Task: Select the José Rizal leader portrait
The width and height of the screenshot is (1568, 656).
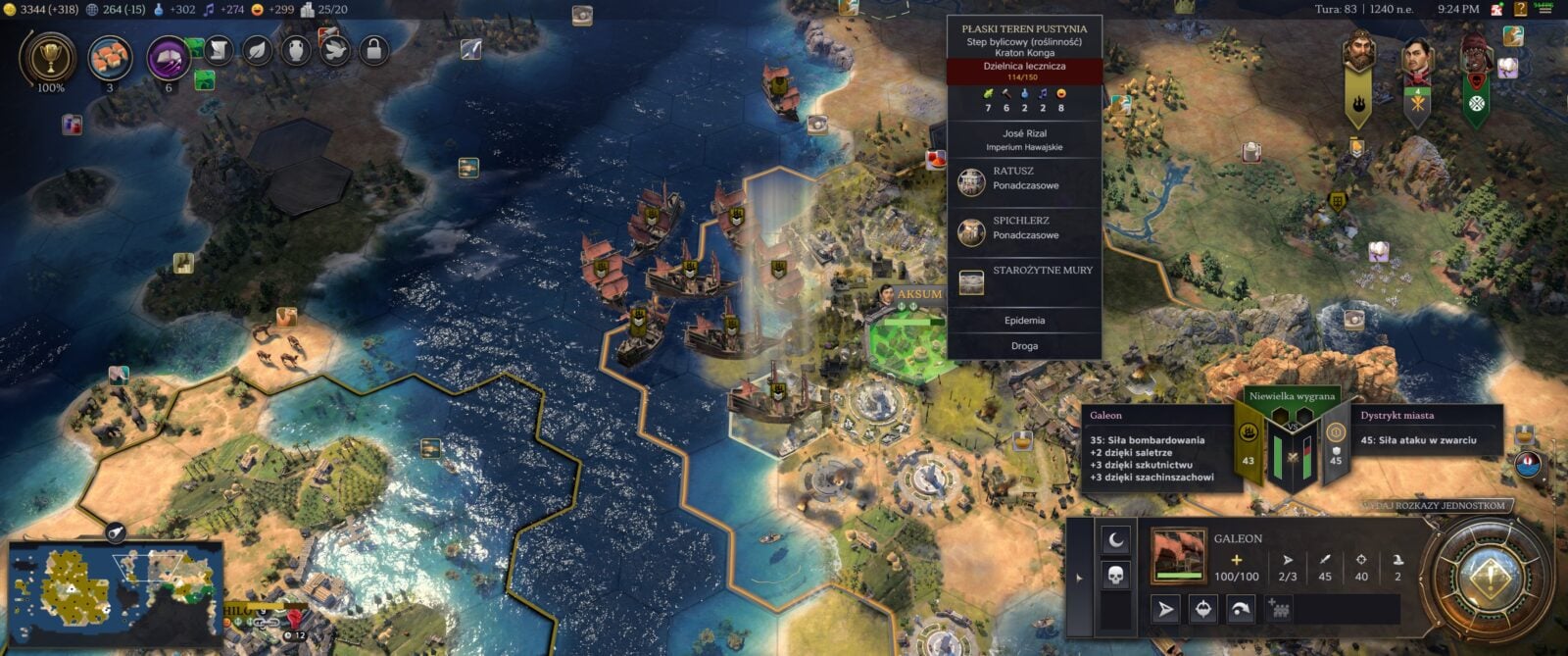Action: [1417, 61]
